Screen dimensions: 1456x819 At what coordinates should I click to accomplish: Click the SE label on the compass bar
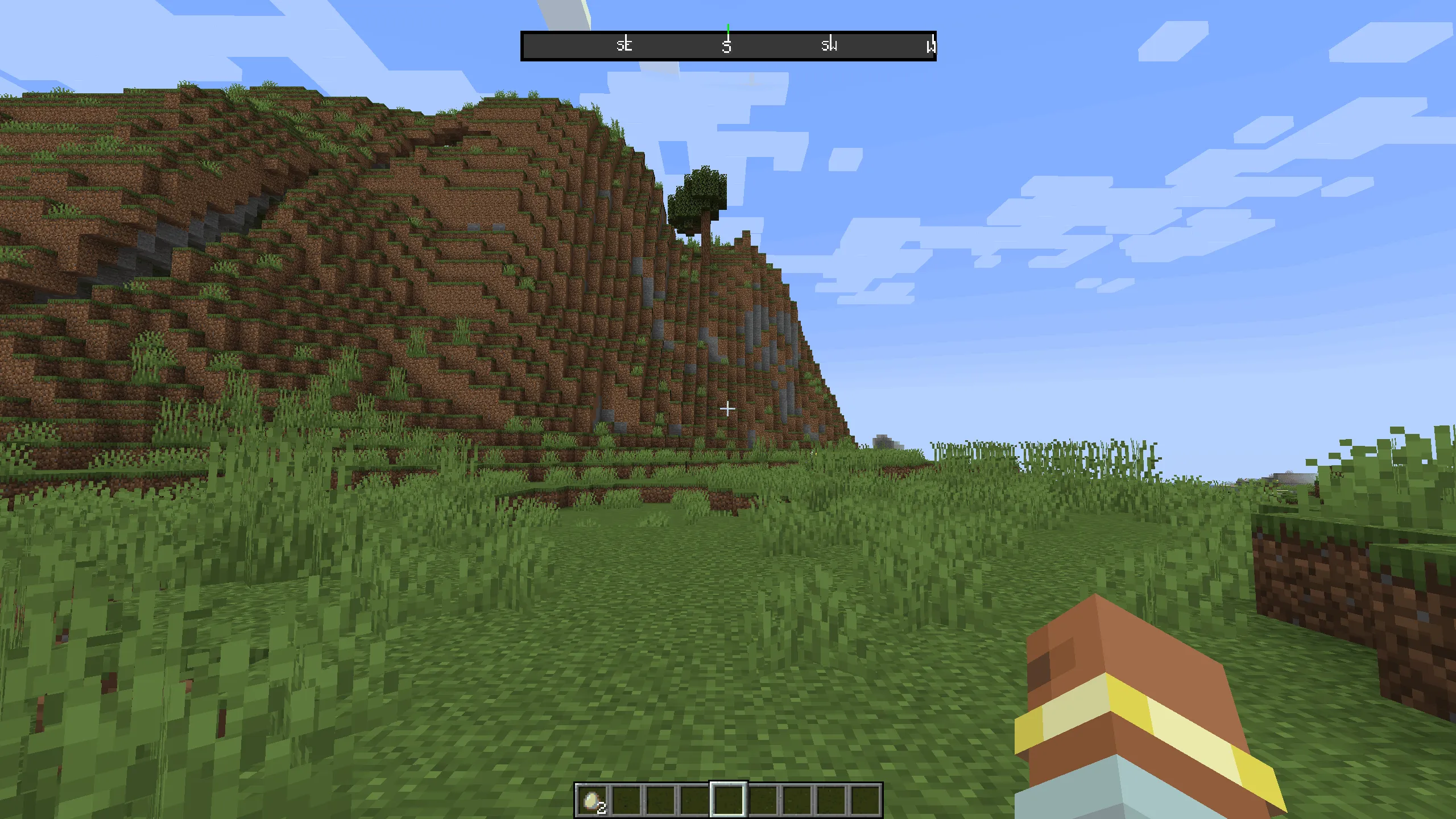[624, 45]
